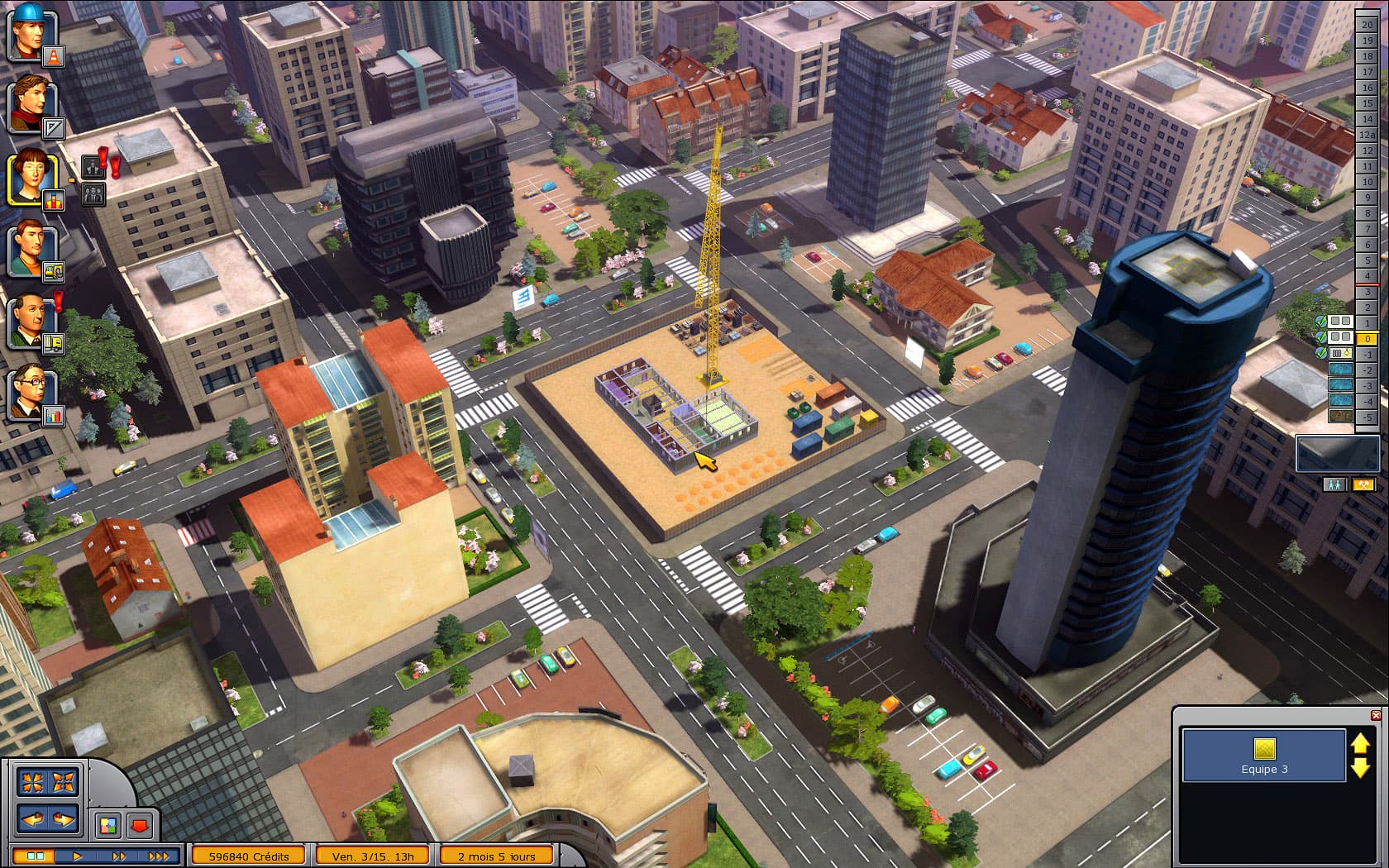Toggle the pedestrians display icon on the right panel
This screenshot has width=1389, height=868.
tap(1334, 485)
